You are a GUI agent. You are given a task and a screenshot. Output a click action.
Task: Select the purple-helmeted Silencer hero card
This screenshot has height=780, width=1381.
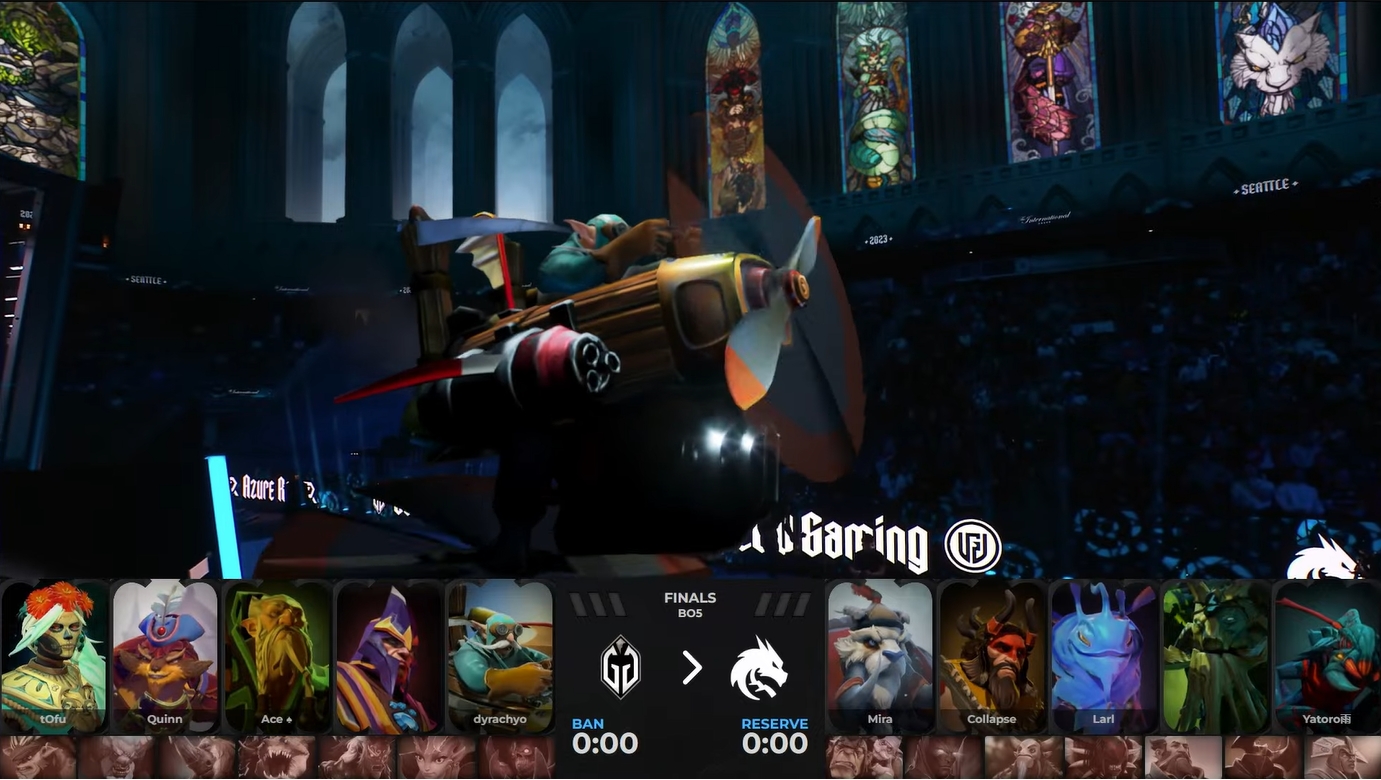388,656
